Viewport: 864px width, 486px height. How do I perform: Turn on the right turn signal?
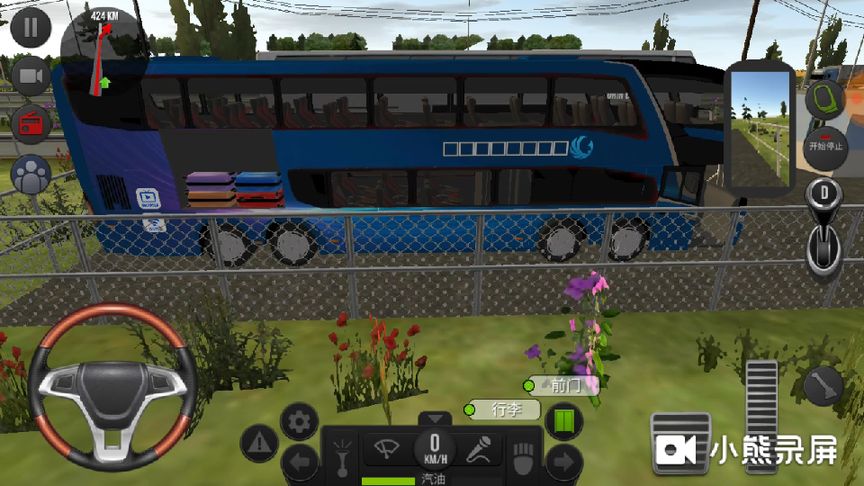(x=565, y=463)
